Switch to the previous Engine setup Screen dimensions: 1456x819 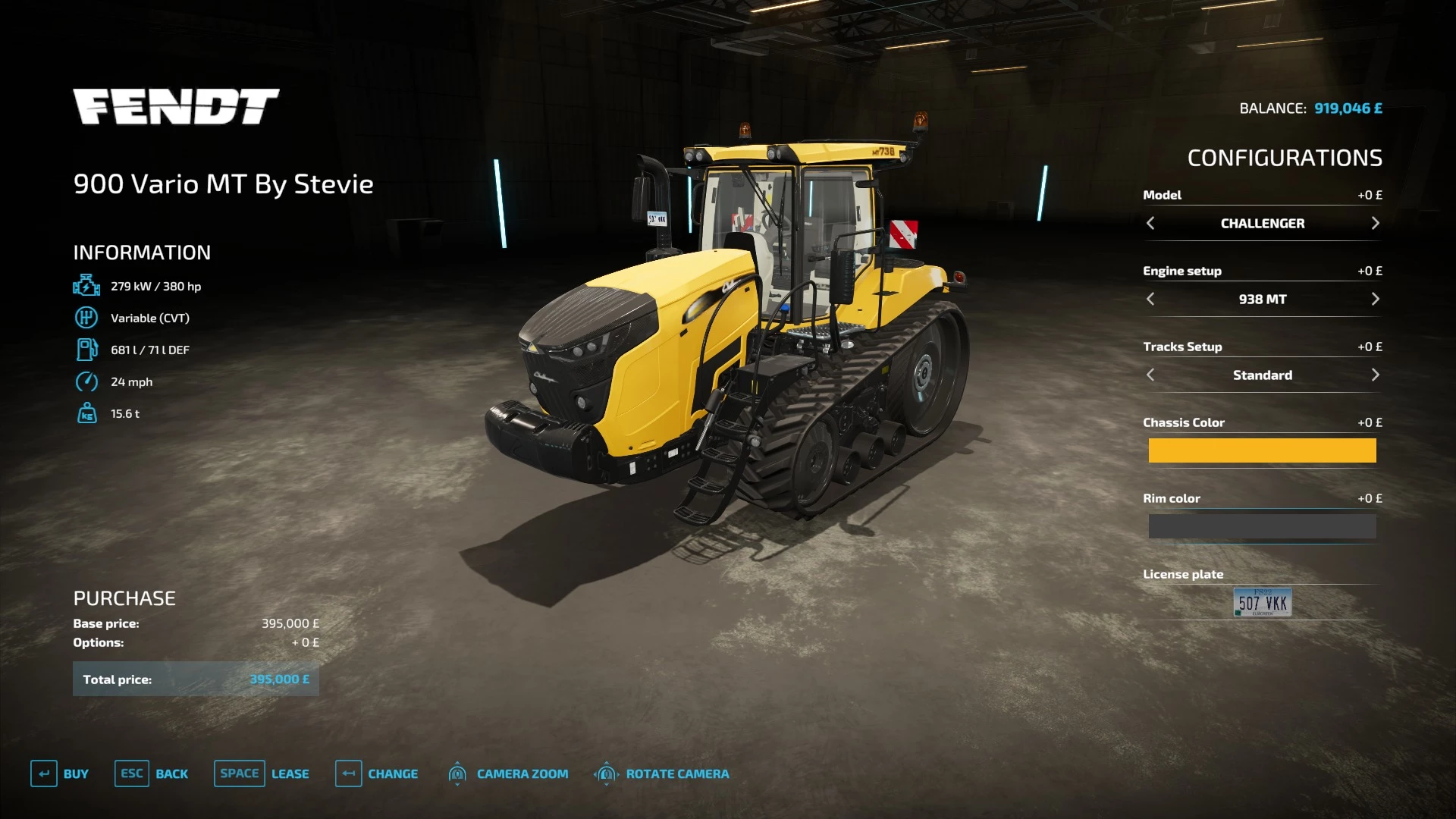pyautogui.click(x=1150, y=299)
